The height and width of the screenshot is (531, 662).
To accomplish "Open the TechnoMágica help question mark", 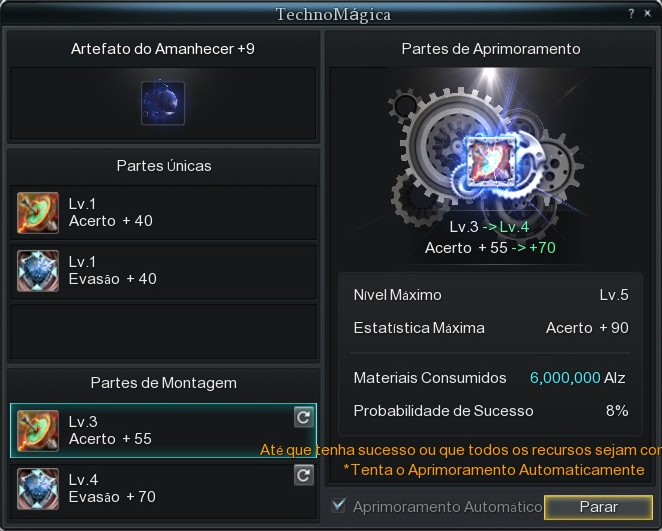I will [x=631, y=14].
